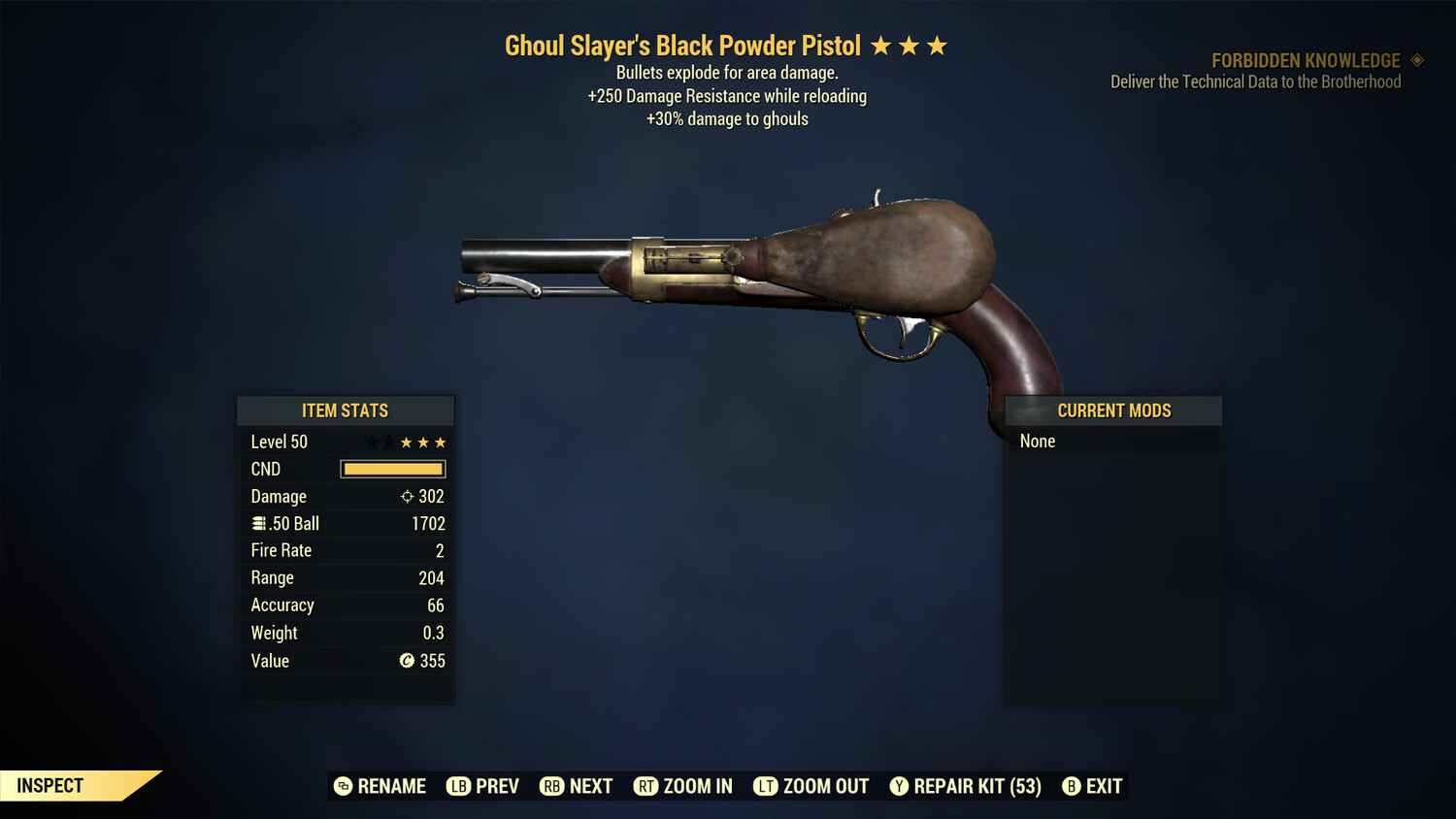Click the LT icon next to ZOOM OUT
Screen dimensions: 1456x819
766,786
